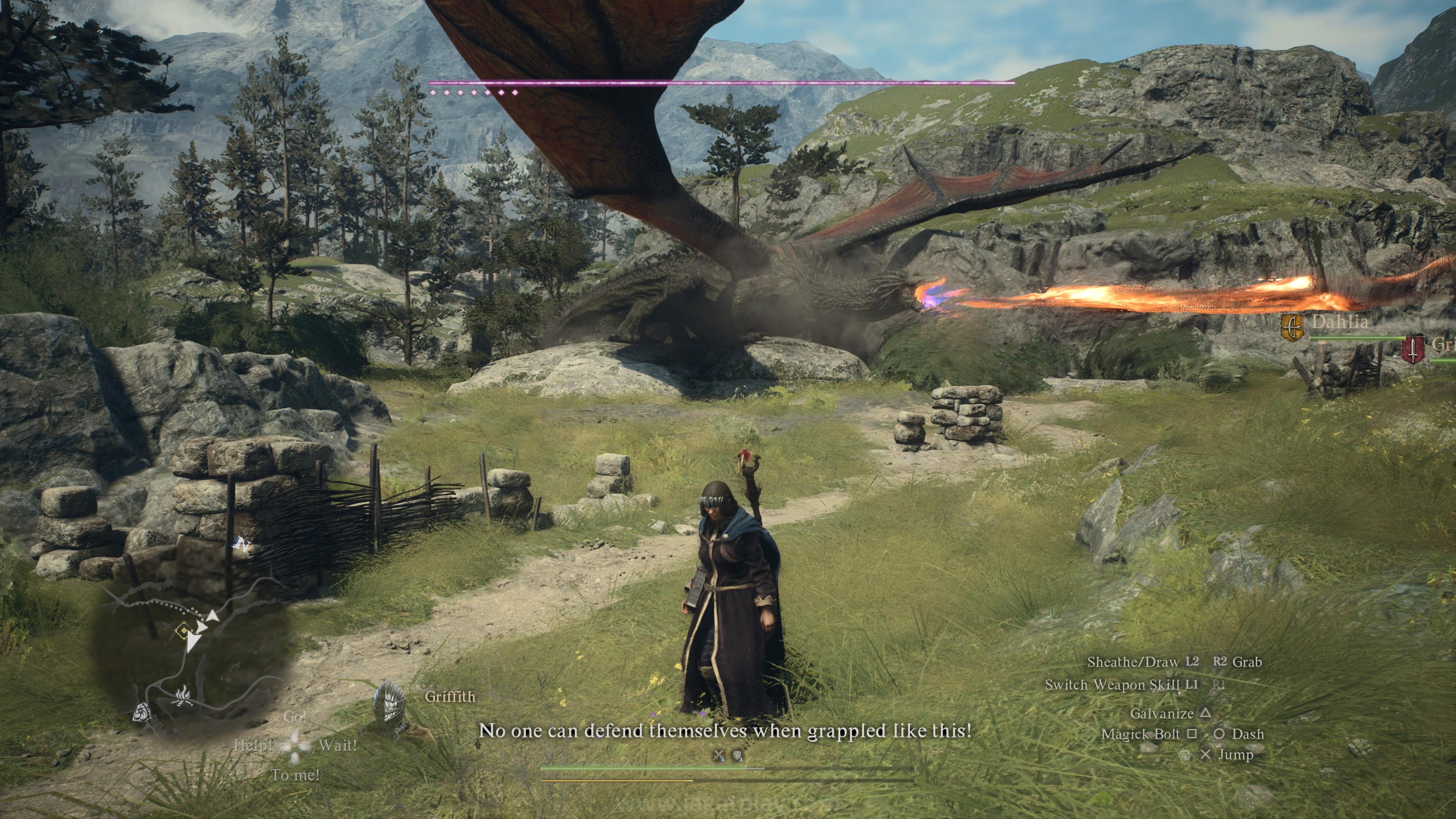The image size is (1456, 819).
Task: Choose the Go! pawn command
Action: click(x=294, y=717)
